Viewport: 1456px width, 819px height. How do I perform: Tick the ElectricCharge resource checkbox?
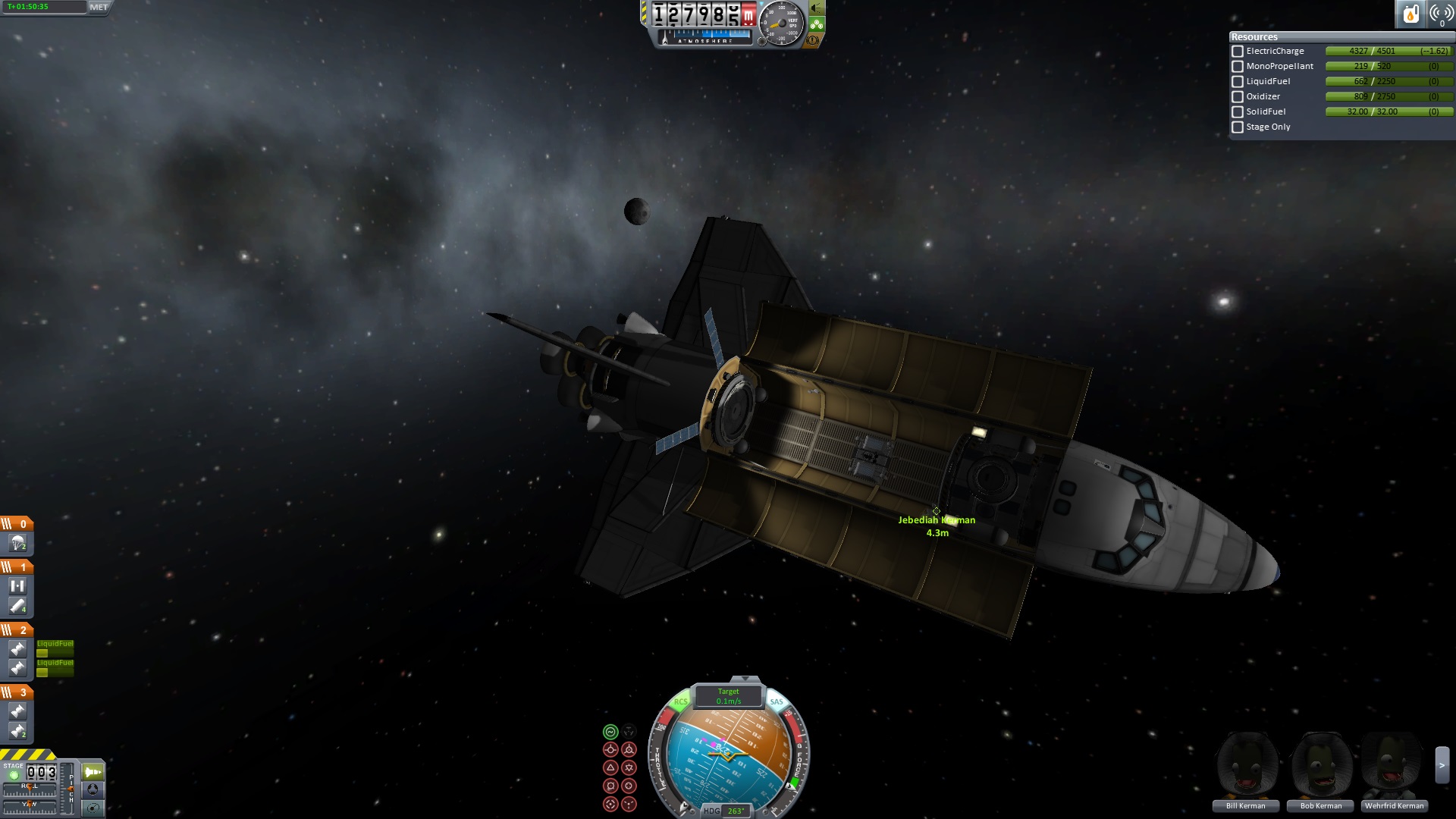point(1238,52)
